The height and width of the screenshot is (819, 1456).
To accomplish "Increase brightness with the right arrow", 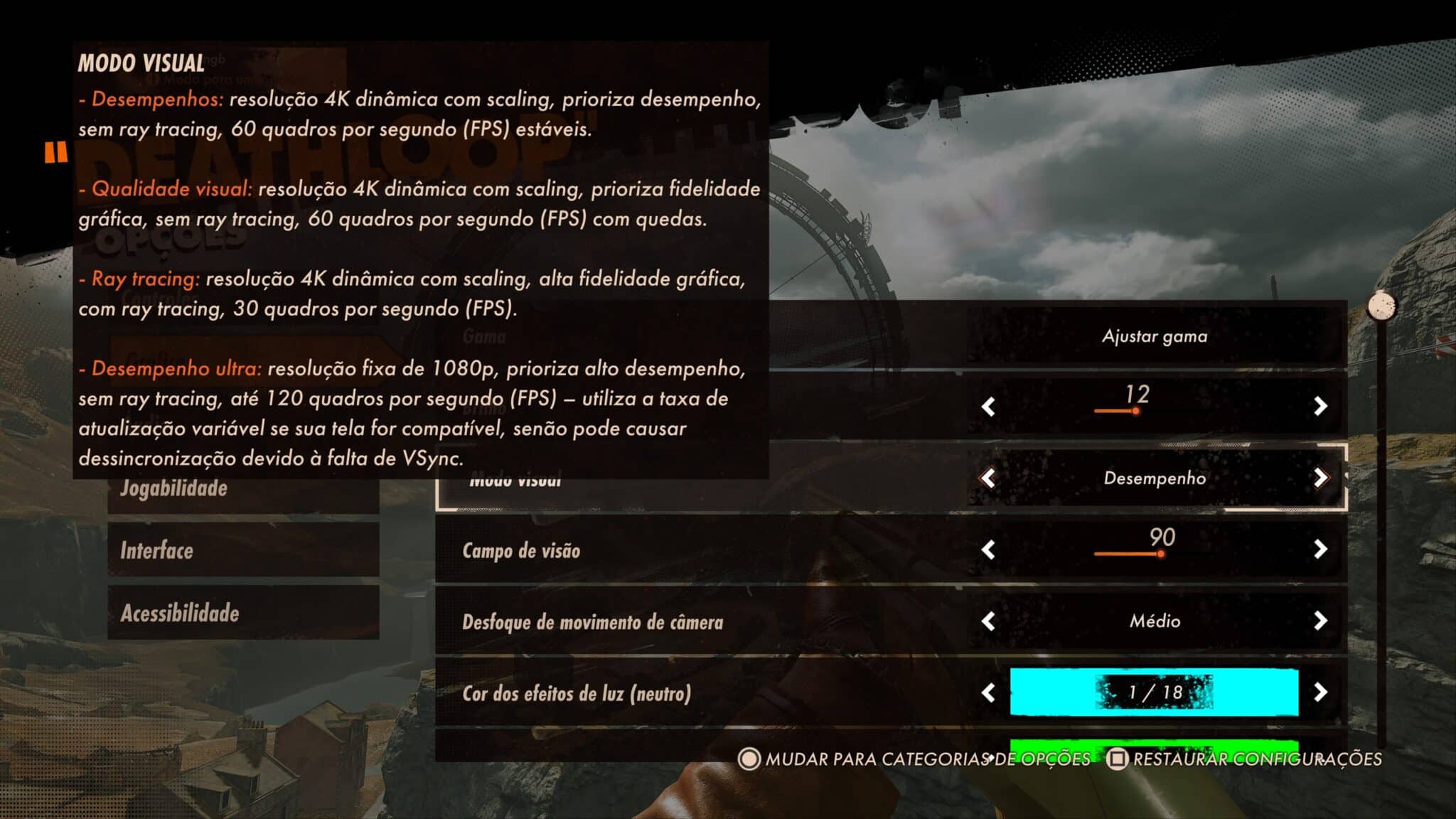I will coord(1320,406).
